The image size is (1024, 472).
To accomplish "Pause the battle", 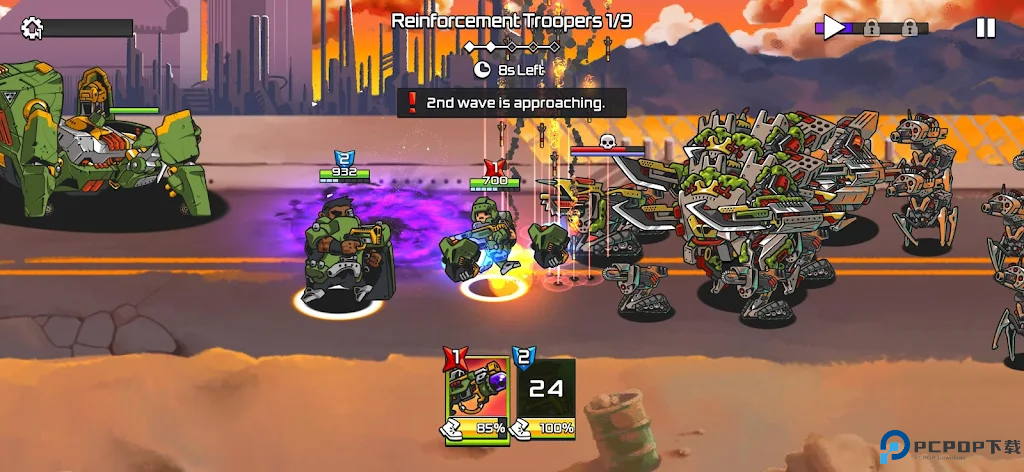I will point(985,28).
